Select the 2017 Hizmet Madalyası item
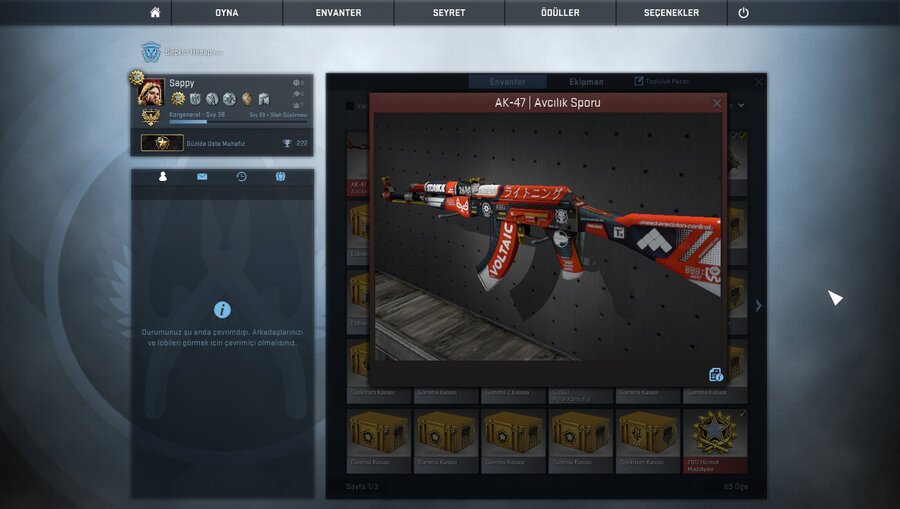This screenshot has height=509, width=900. coord(715,439)
